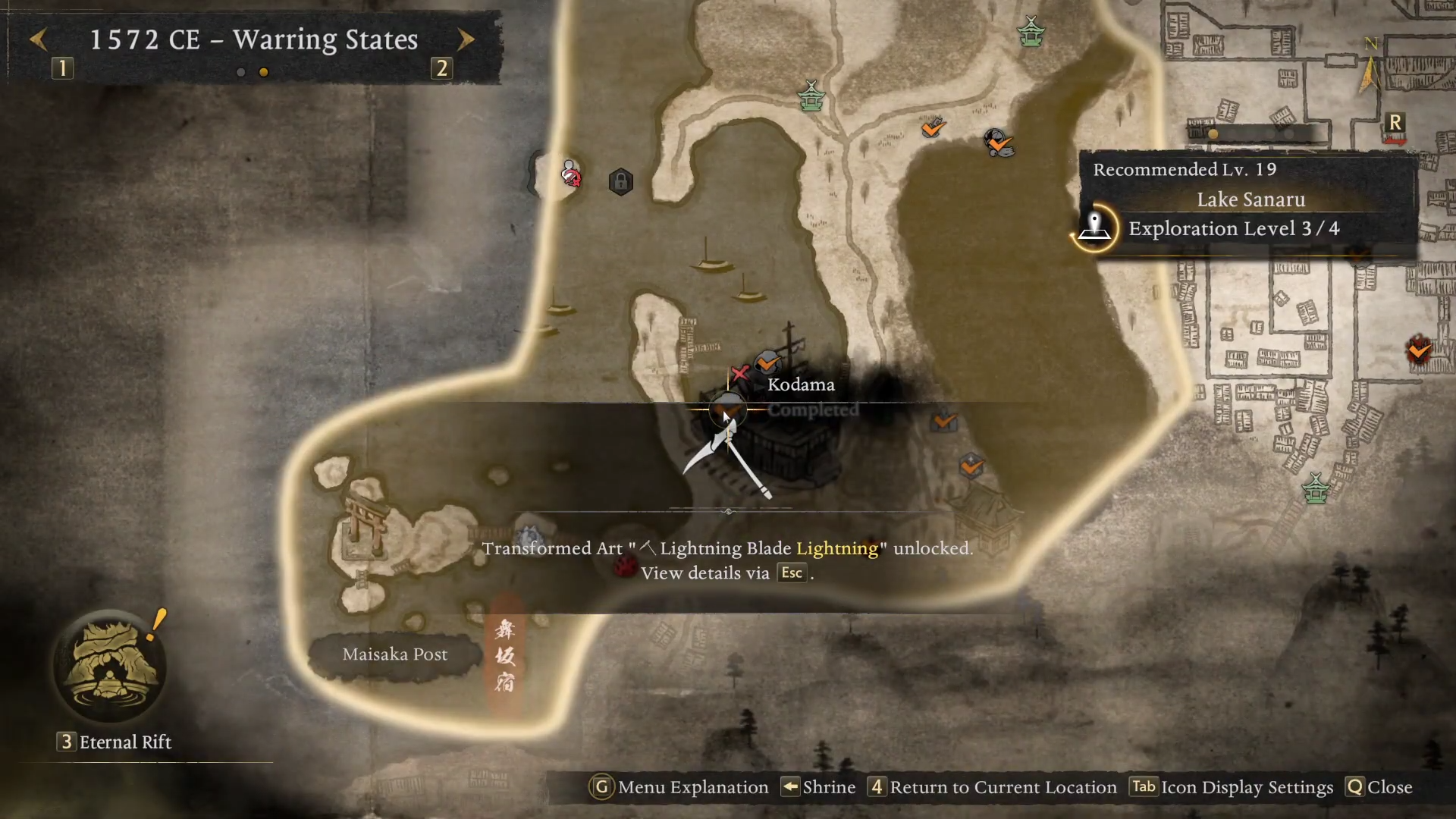
Task: Go to the next era with right arrow
Action: point(466,39)
